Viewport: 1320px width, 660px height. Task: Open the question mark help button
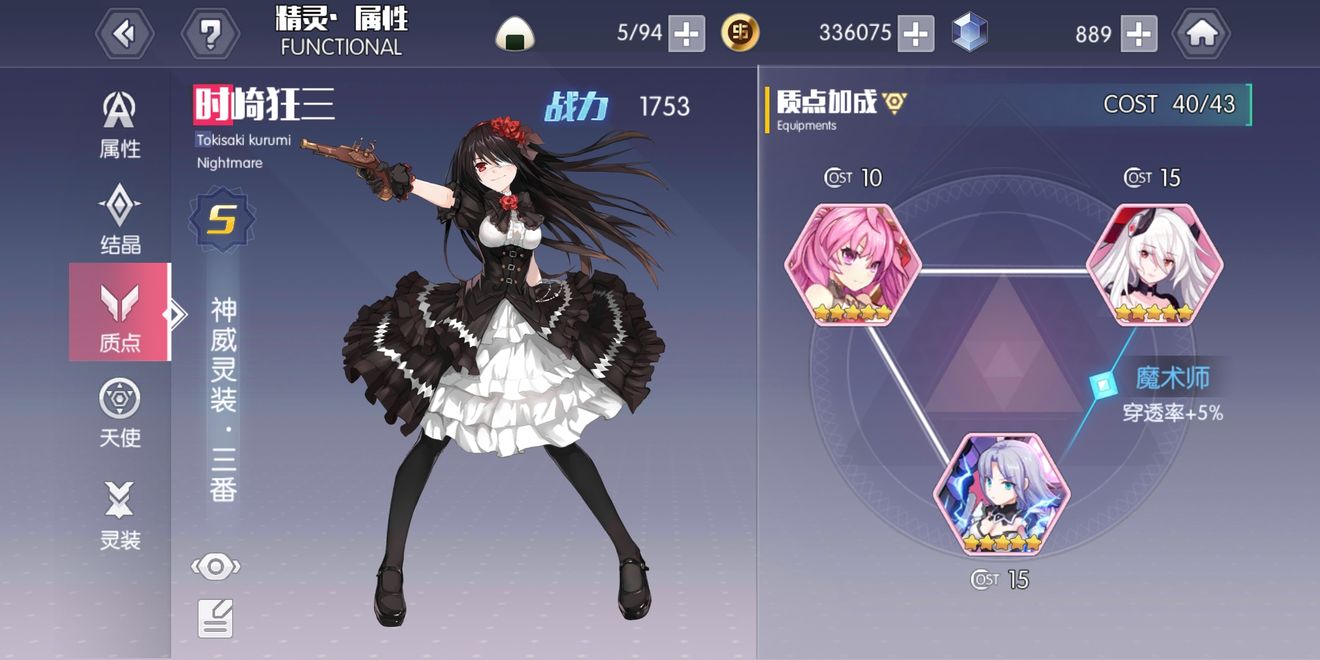[x=209, y=34]
